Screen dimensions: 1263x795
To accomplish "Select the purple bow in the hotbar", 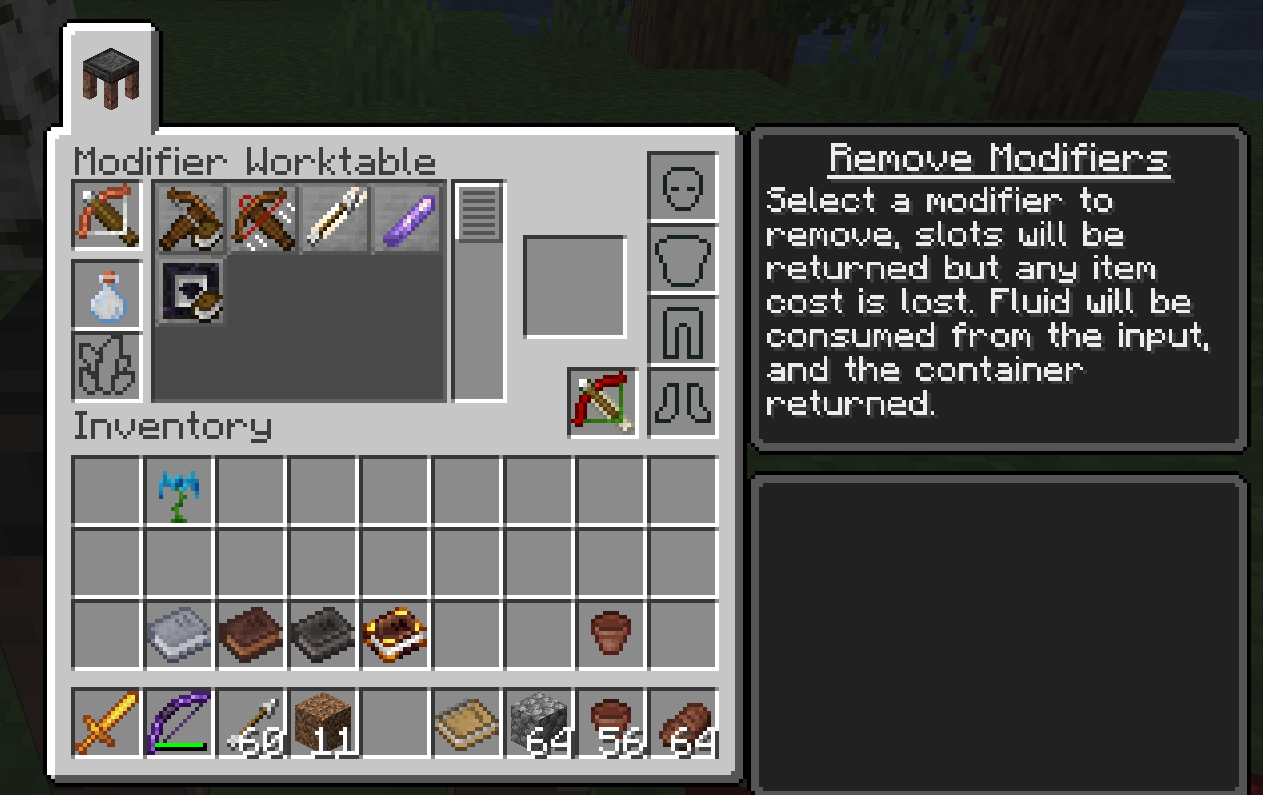I will [180, 722].
